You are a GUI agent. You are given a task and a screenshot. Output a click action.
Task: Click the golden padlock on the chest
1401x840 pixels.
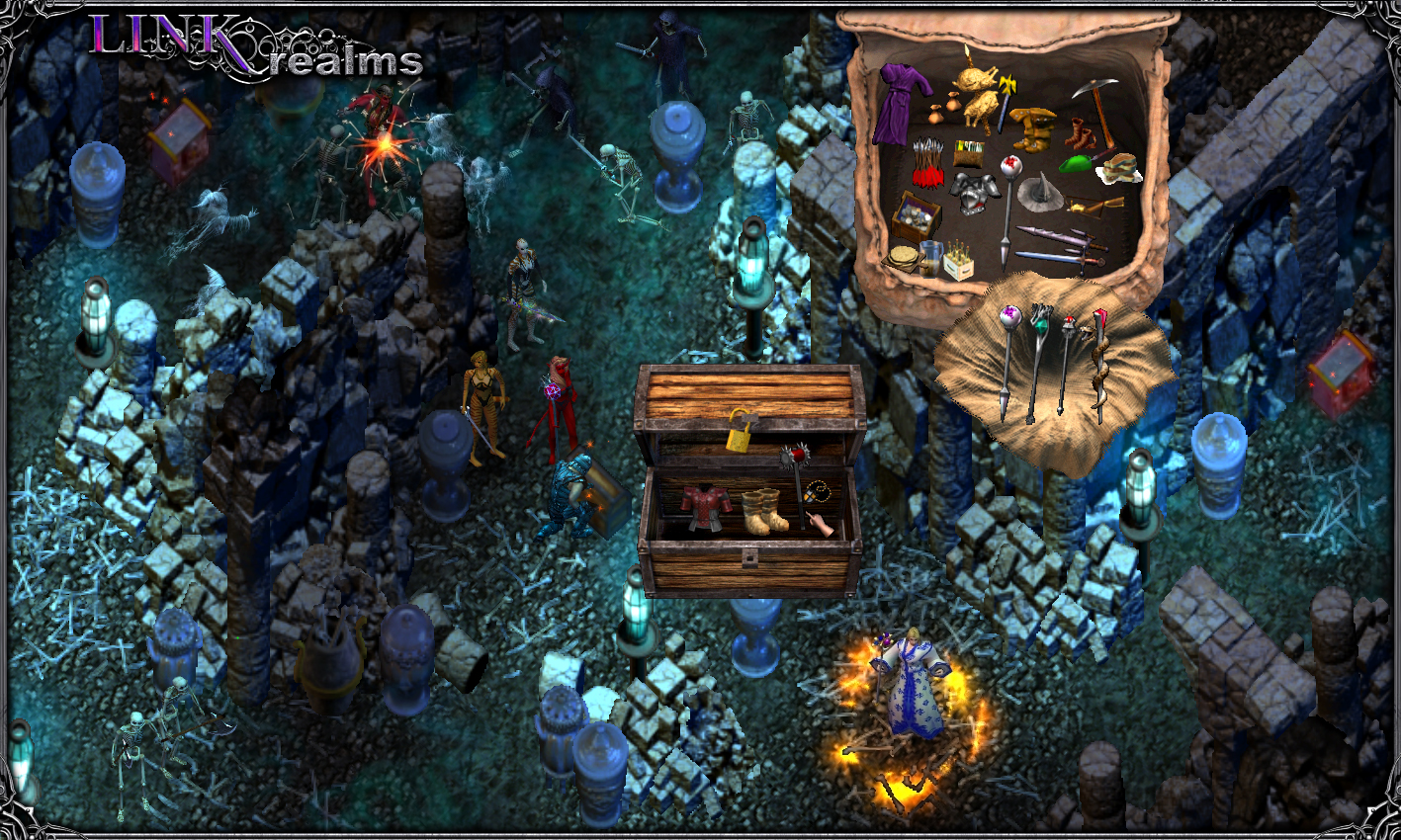point(739,441)
